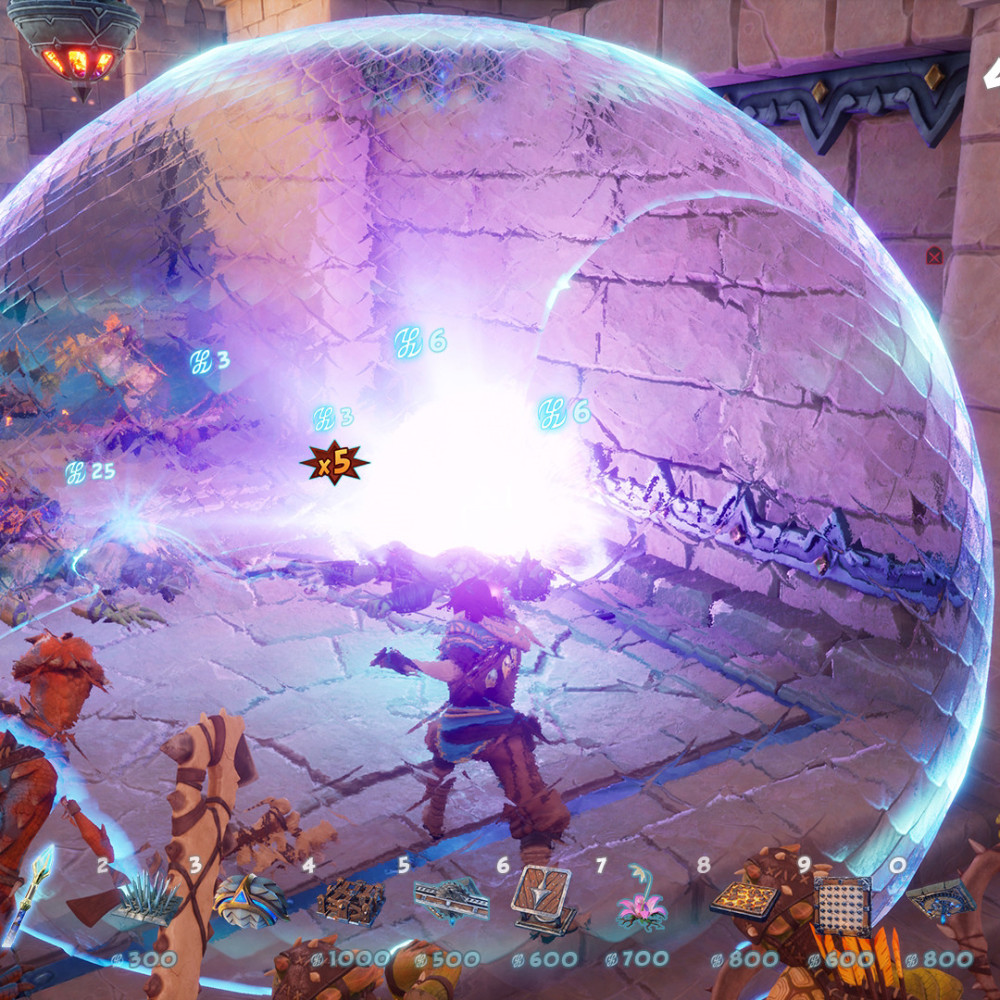Pick the metal-framed trap costing 500

(x=451, y=900)
